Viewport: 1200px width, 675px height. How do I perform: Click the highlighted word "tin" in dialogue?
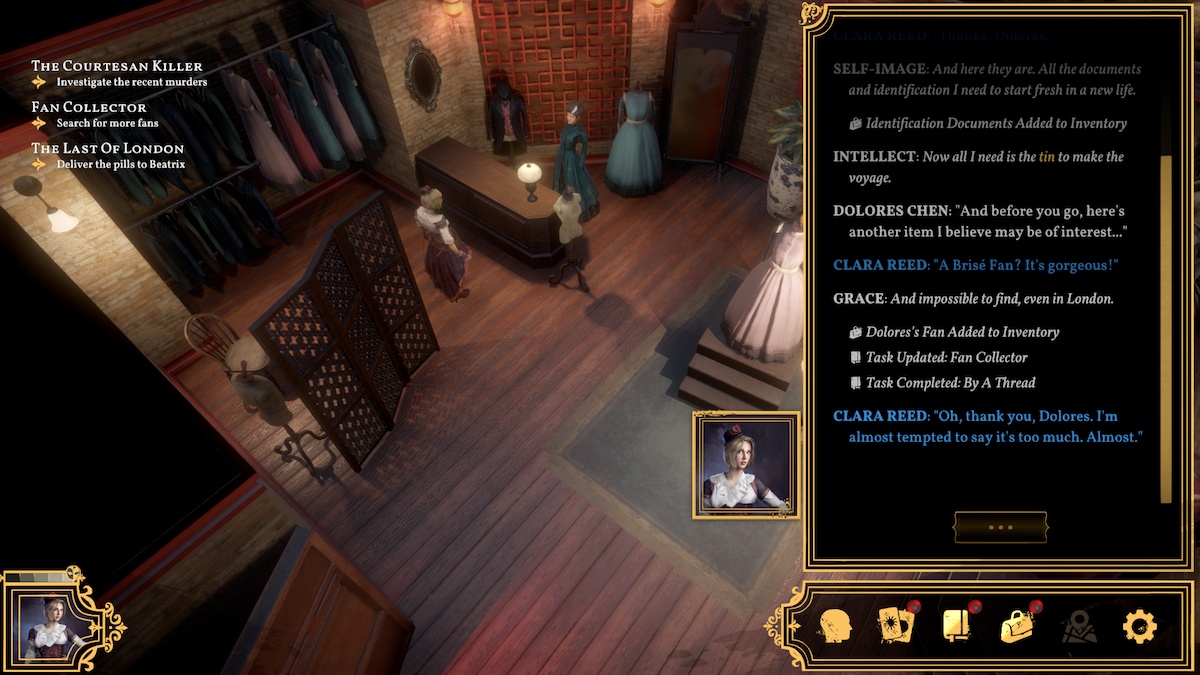tap(1047, 157)
